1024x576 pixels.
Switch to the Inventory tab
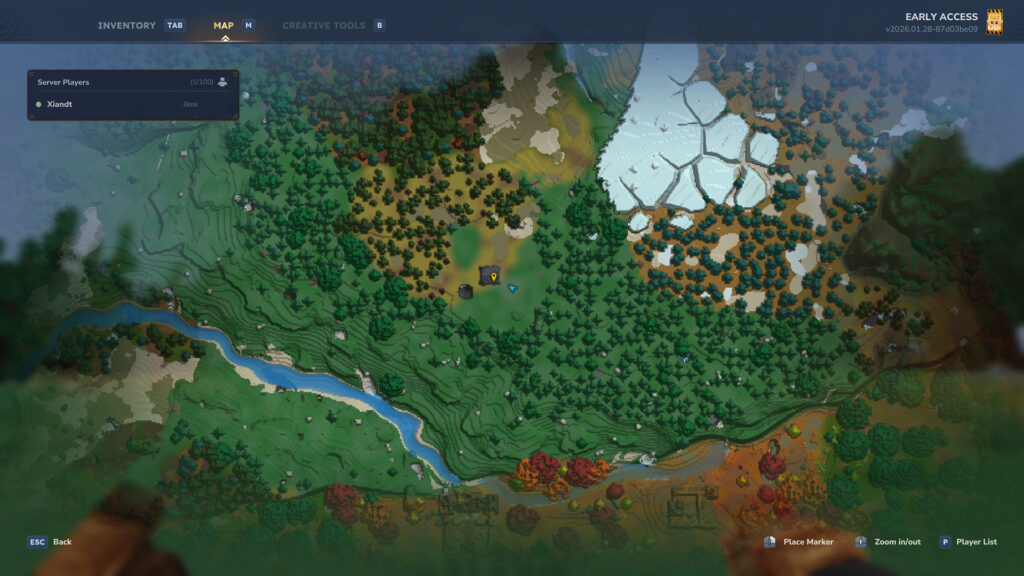[x=127, y=25]
